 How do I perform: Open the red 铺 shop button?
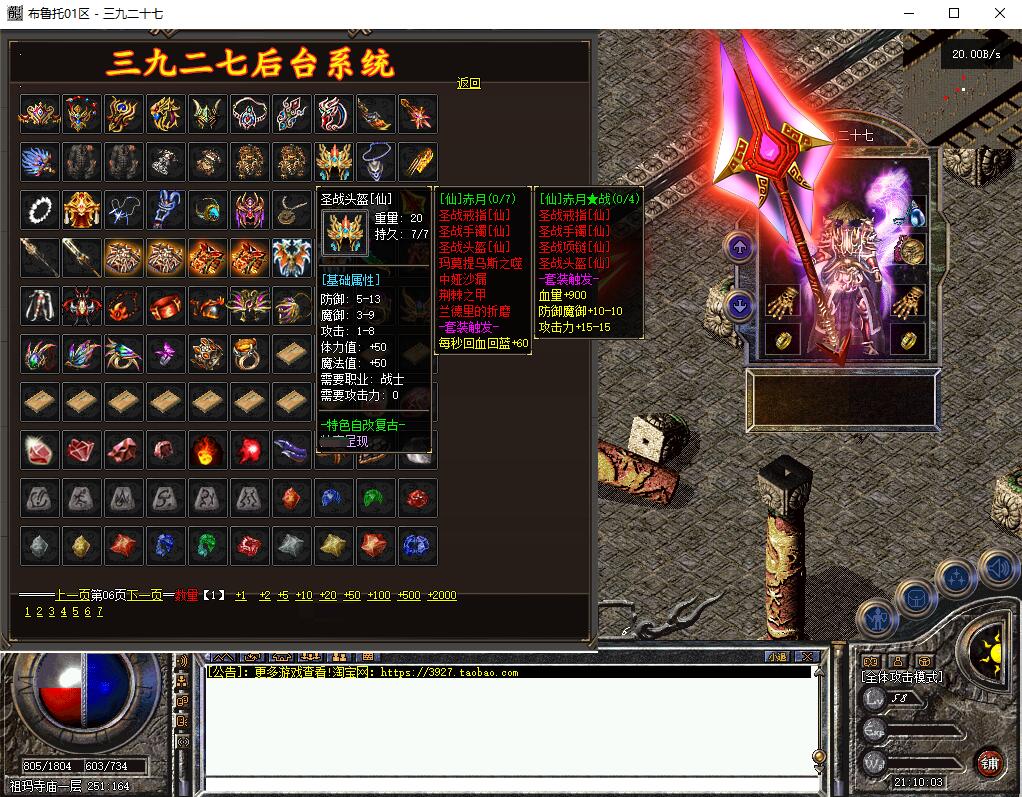[x=990, y=763]
